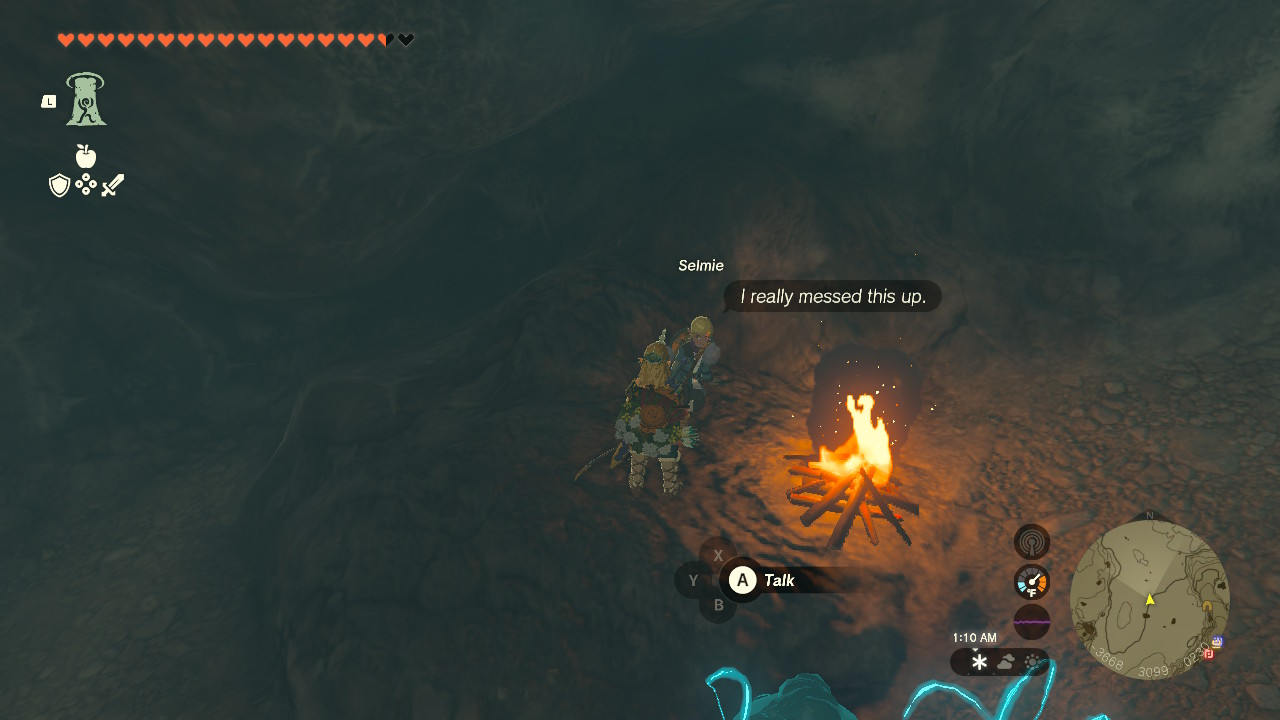Click the shield equipment icon

coord(61,184)
